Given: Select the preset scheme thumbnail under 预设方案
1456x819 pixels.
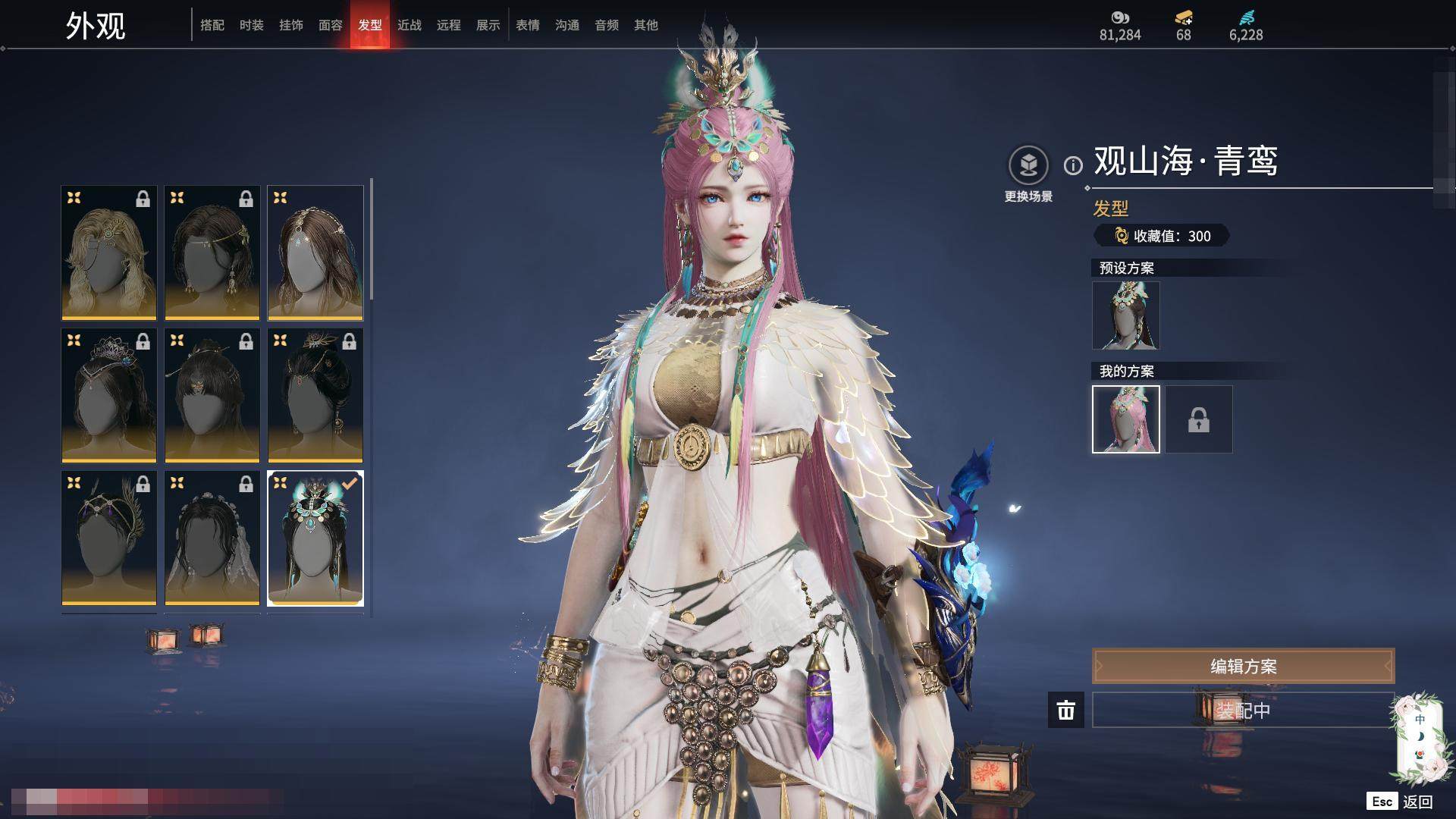Looking at the screenshot, I should (1125, 315).
